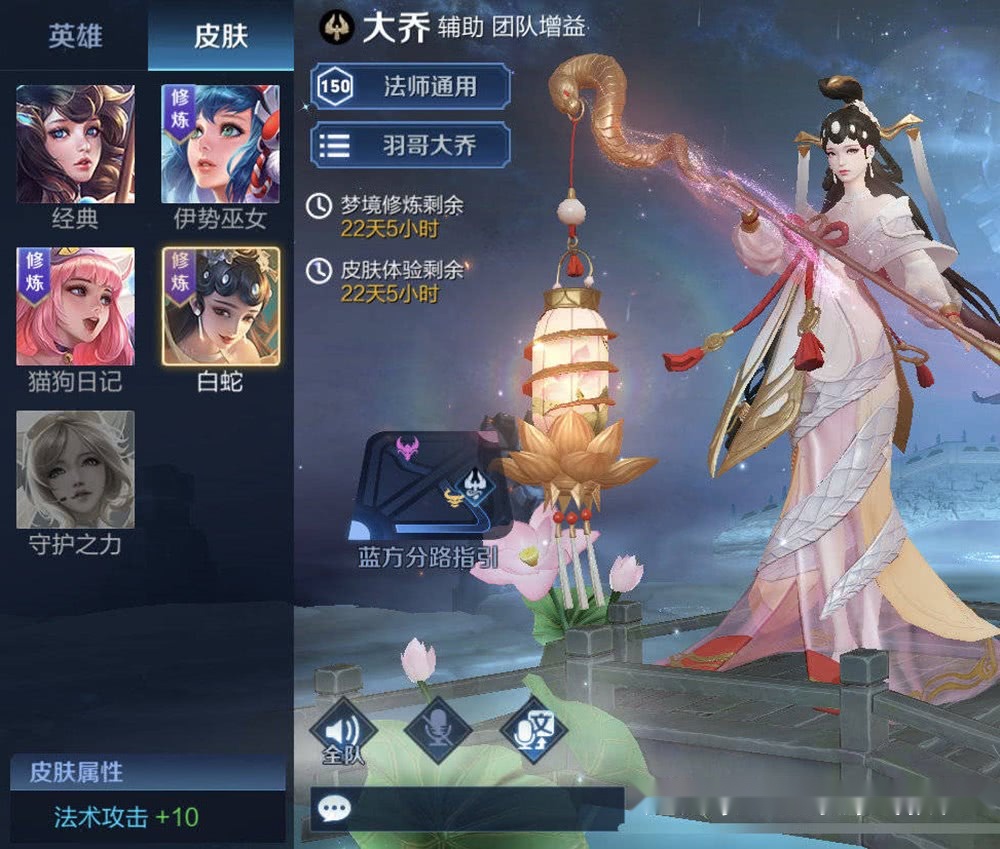Open the 羽哥大乔 equipment build button

coord(410,145)
